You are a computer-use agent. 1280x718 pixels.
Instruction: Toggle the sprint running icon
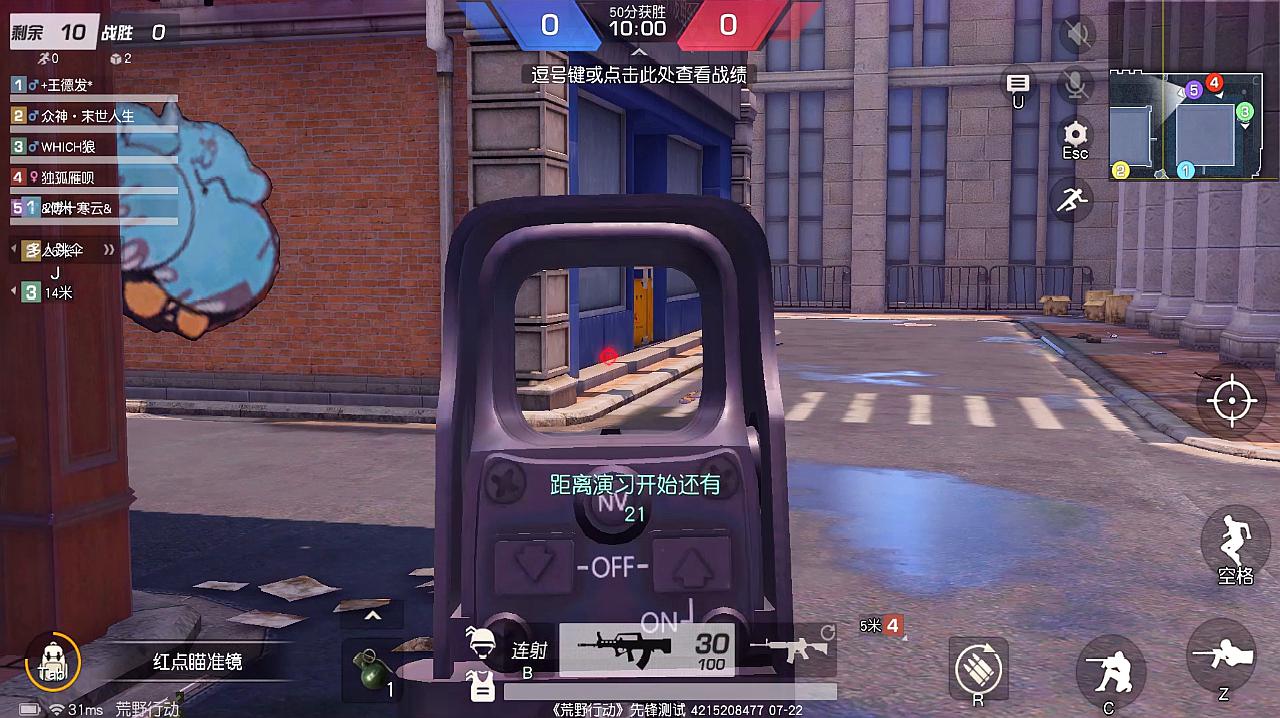pos(1070,200)
